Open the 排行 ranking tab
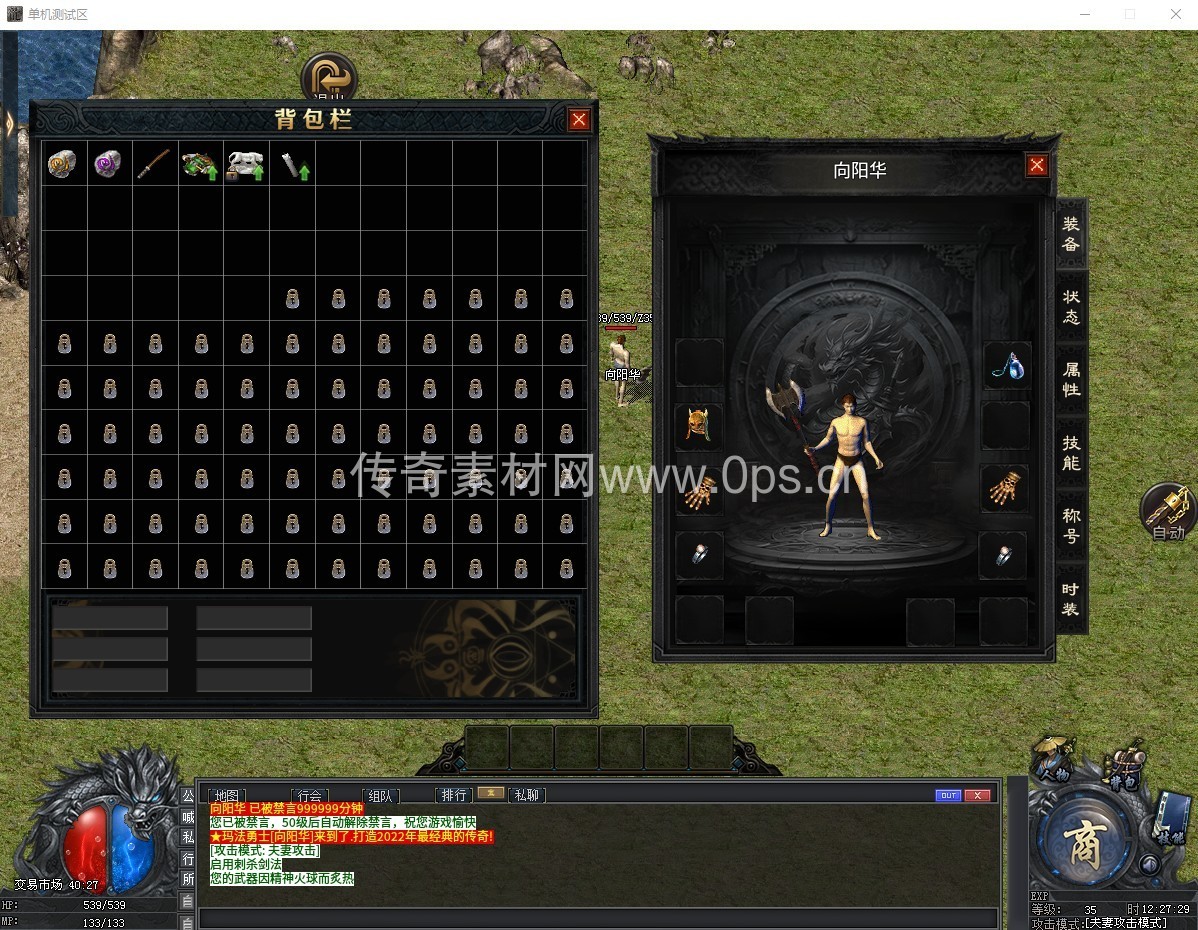The height and width of the screenshot is (930, 1198). click(x=454, y=795)
